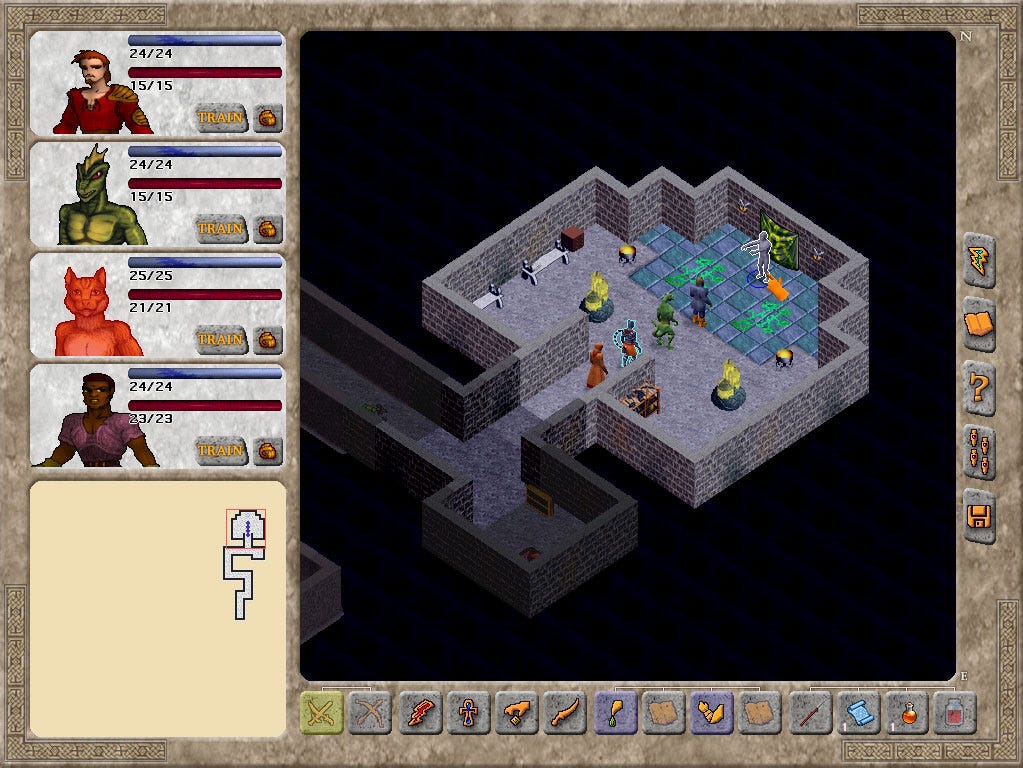Image resolution: width=1023 pixels, height=768 pixels.
Task: Cast a mage spell with the lightning icon
Action: pos(421,713)
